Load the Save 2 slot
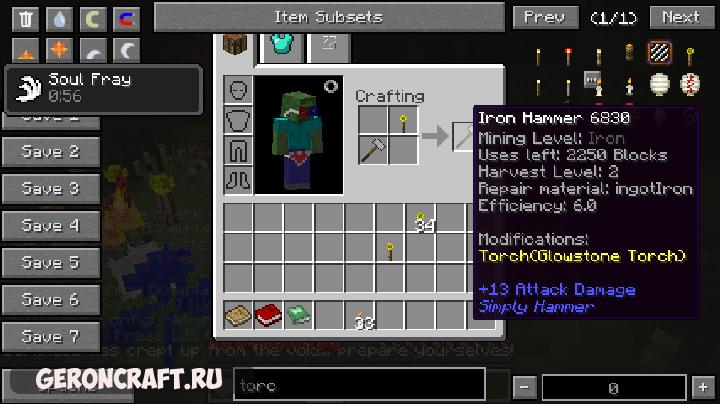The image size is (720, 404). [51, 152]
